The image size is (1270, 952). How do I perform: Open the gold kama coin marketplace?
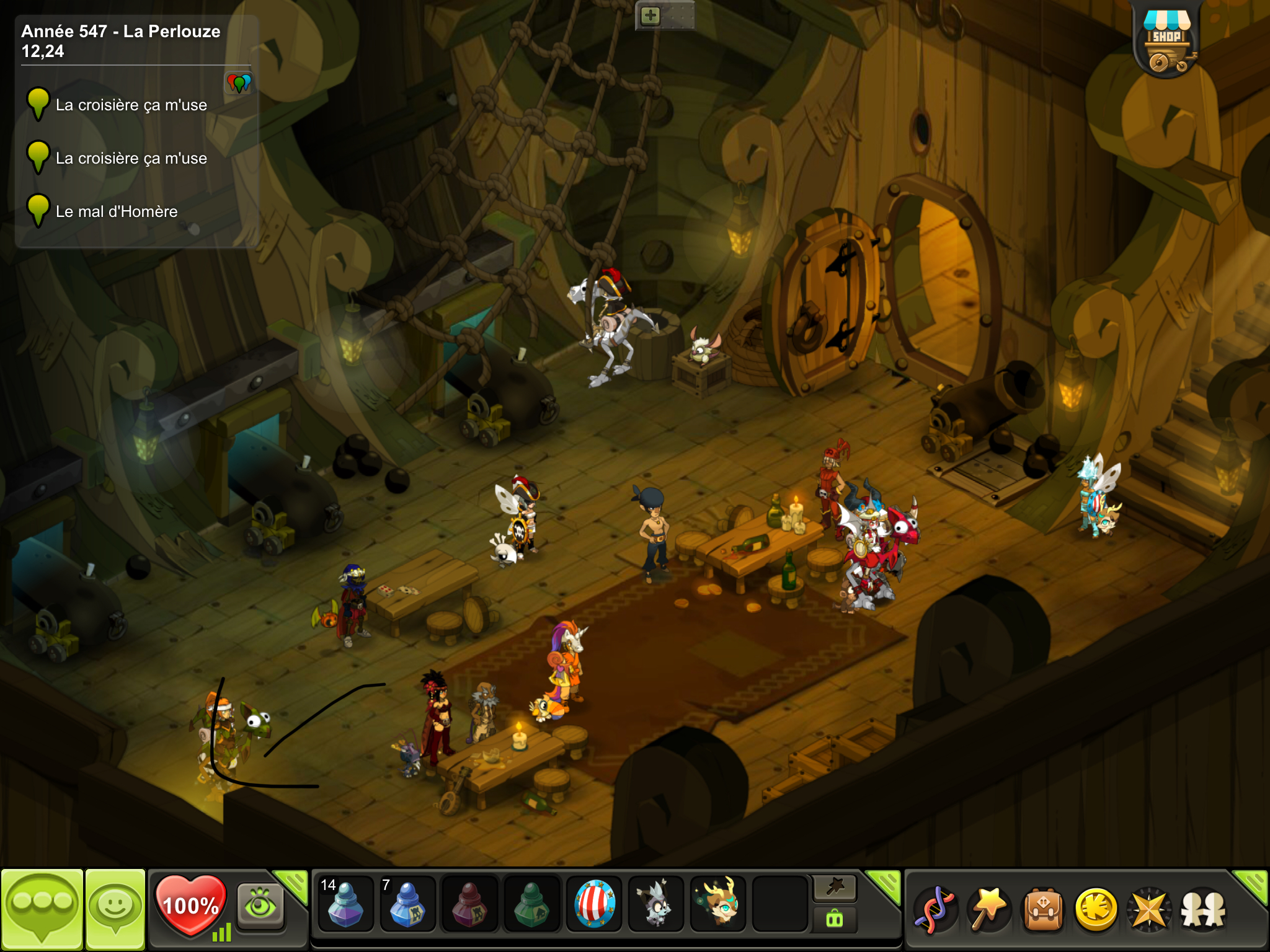click(x=1096, y=910)
